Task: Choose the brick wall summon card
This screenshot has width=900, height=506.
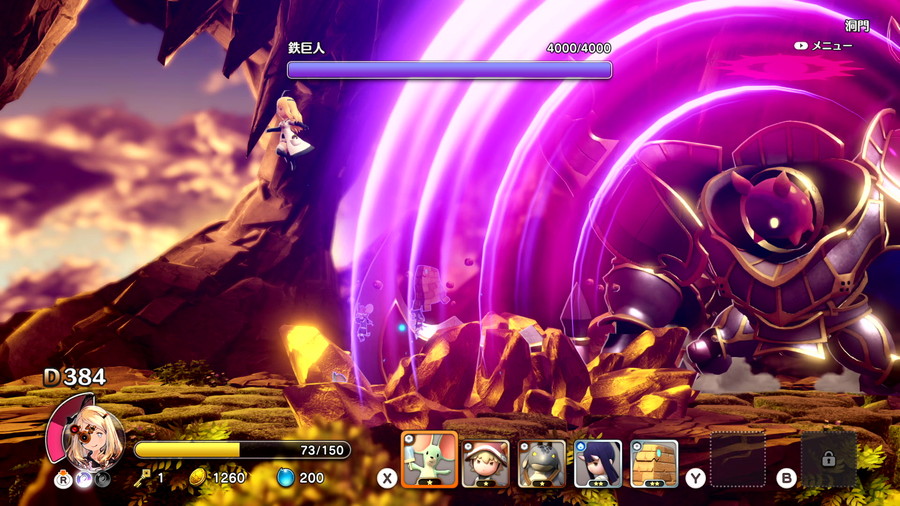Action: pos(654,463)
